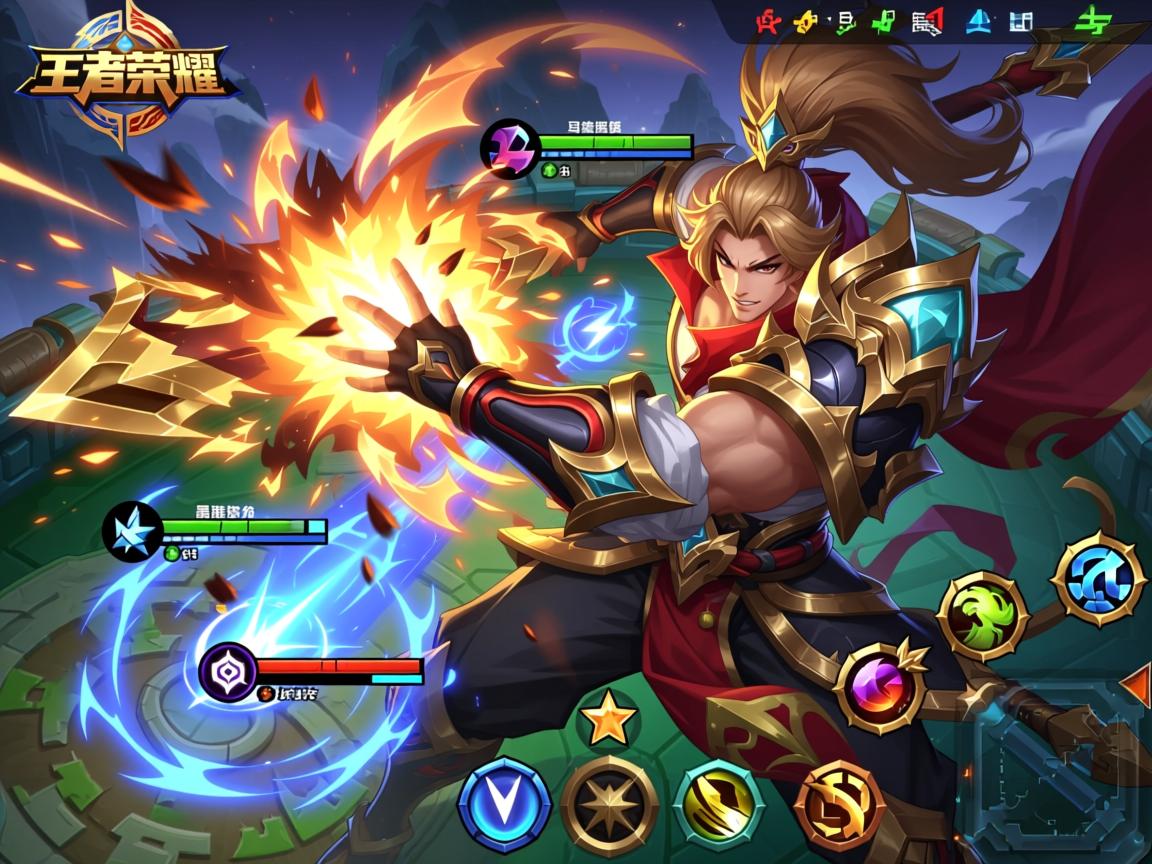Click the orange star button
Image resolution: width=1152 pixels, height=864 pixels.
pyautogui.click(x=608, y=720)
